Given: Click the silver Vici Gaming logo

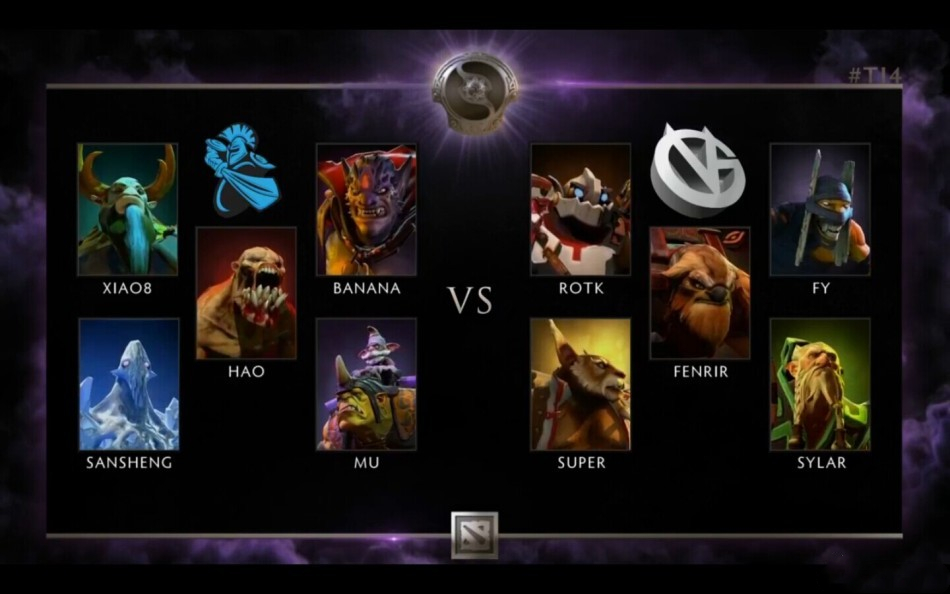Looking at the screenshot, I should tap(697, 170).
